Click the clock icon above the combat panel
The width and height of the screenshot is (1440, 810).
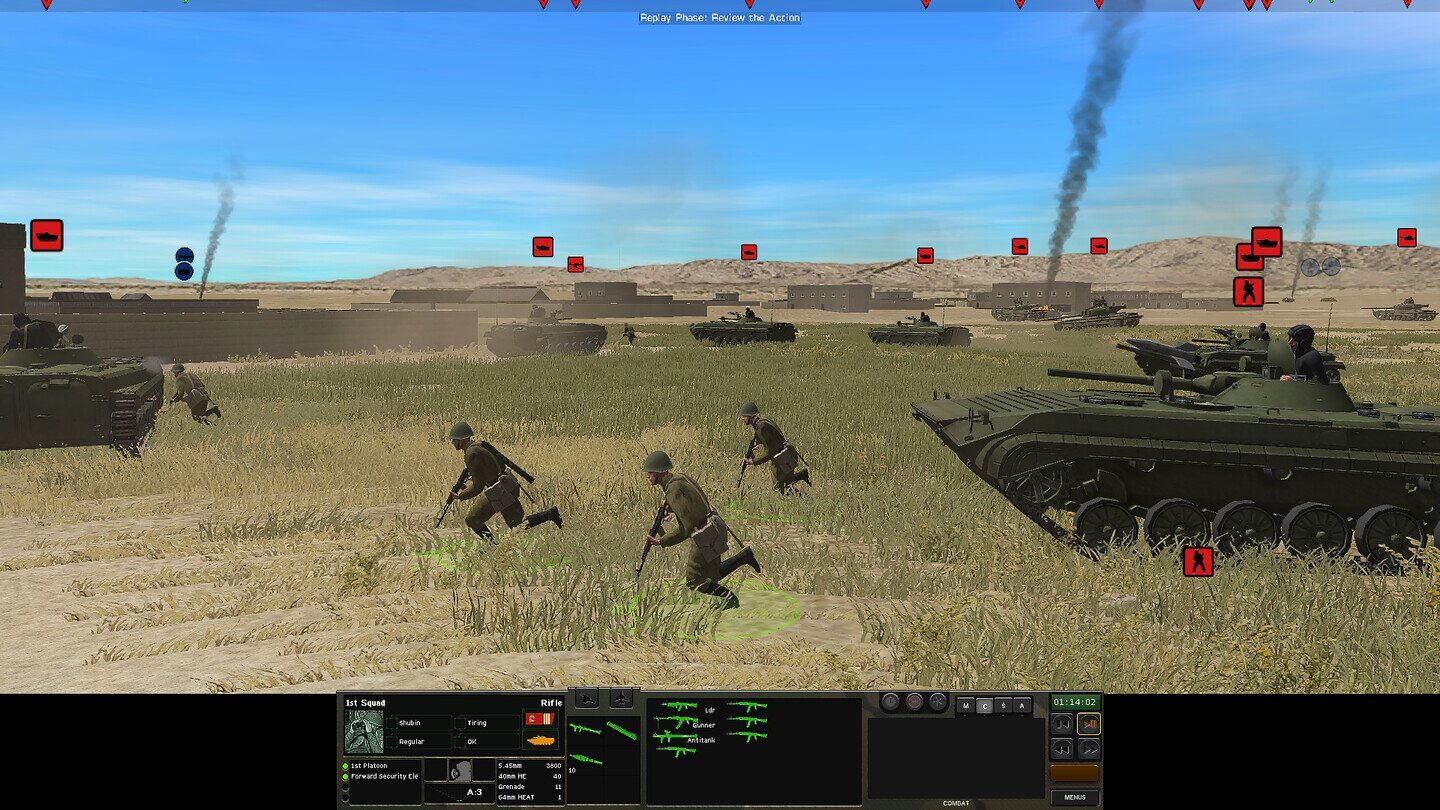click(890, 701)
